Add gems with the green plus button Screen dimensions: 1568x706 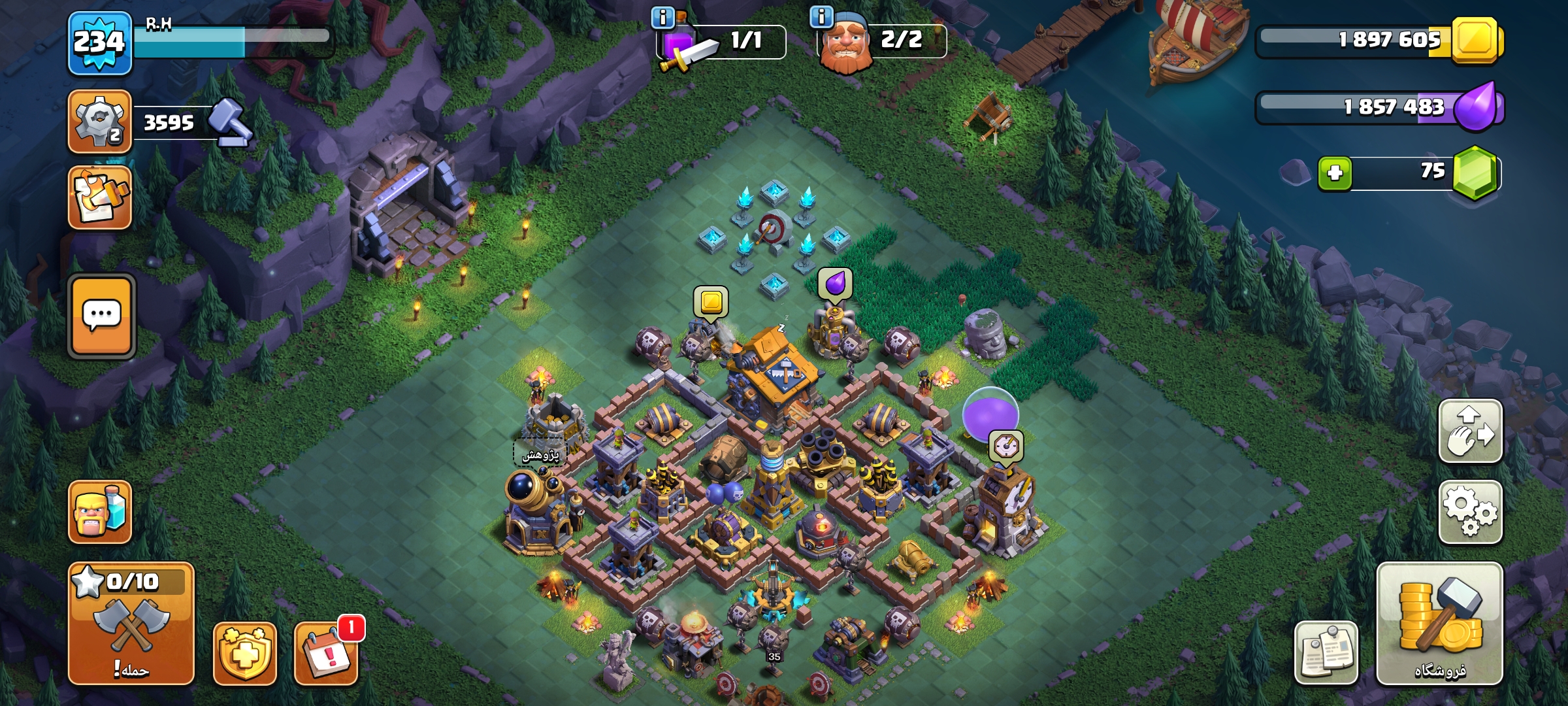[x=1335, y=173]
